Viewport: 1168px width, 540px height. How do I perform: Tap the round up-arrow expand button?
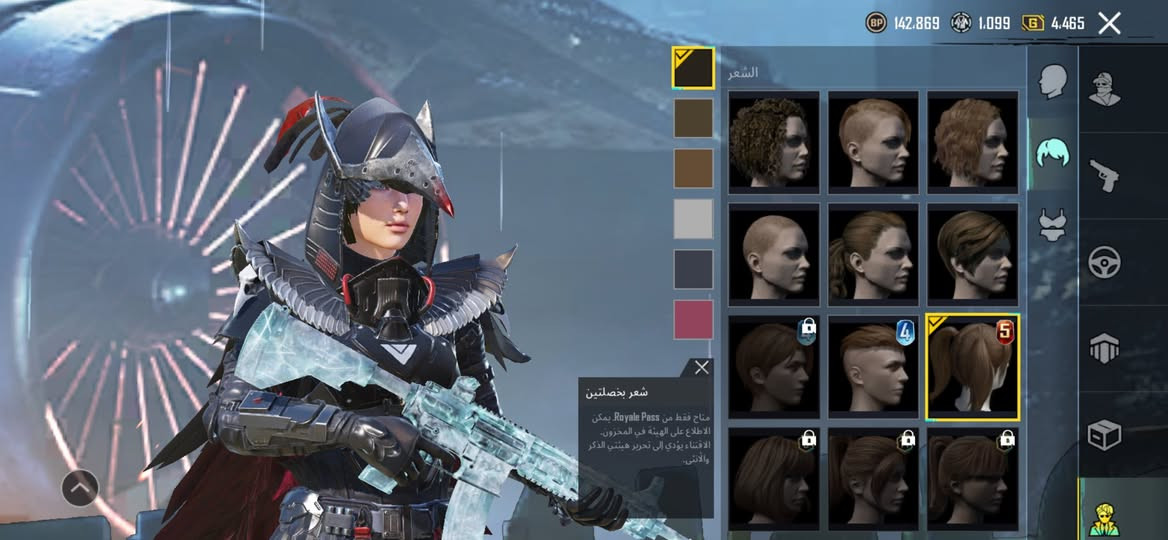coord(80,488)
